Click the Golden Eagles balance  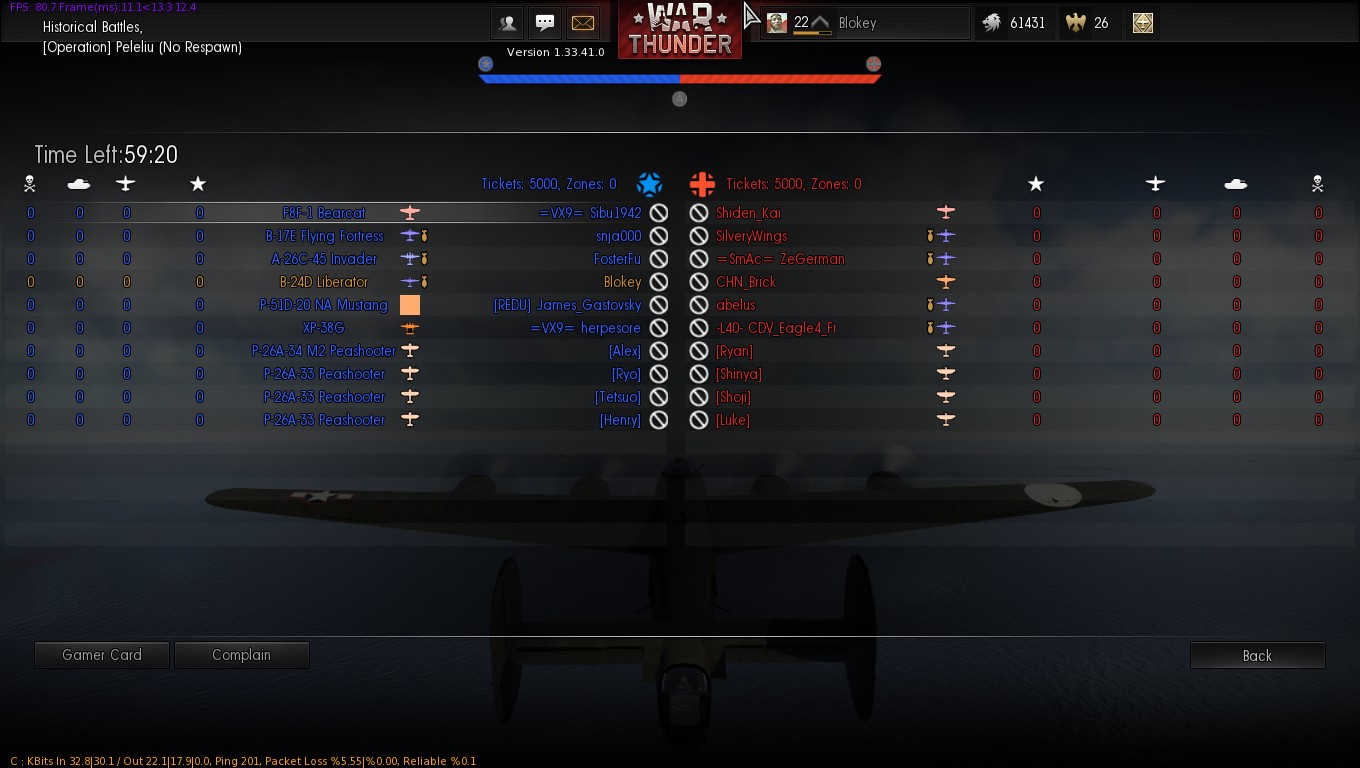1089,23
